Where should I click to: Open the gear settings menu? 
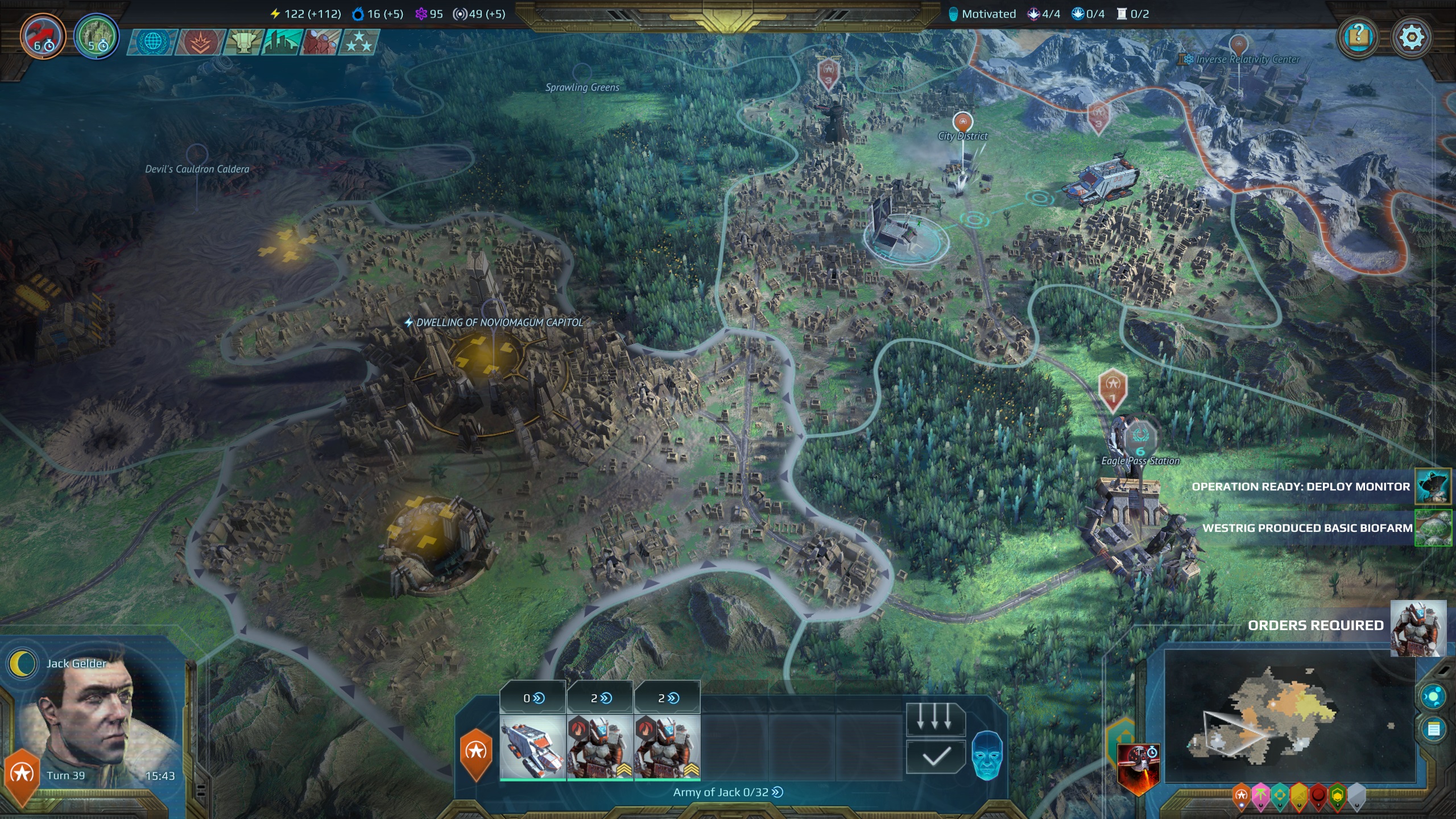[x=1411, y=38]
